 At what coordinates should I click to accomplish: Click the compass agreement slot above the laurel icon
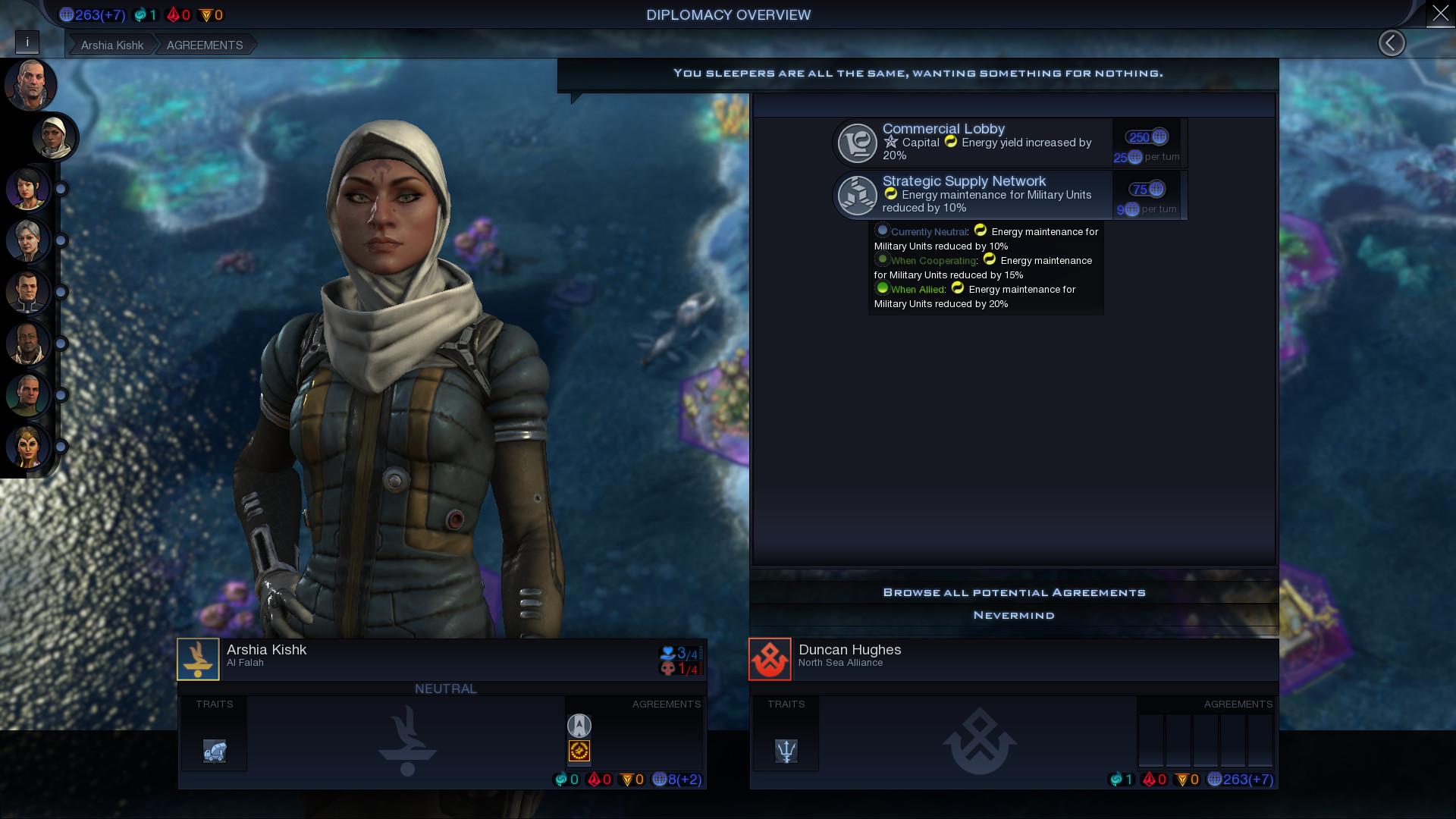[579, 726]
